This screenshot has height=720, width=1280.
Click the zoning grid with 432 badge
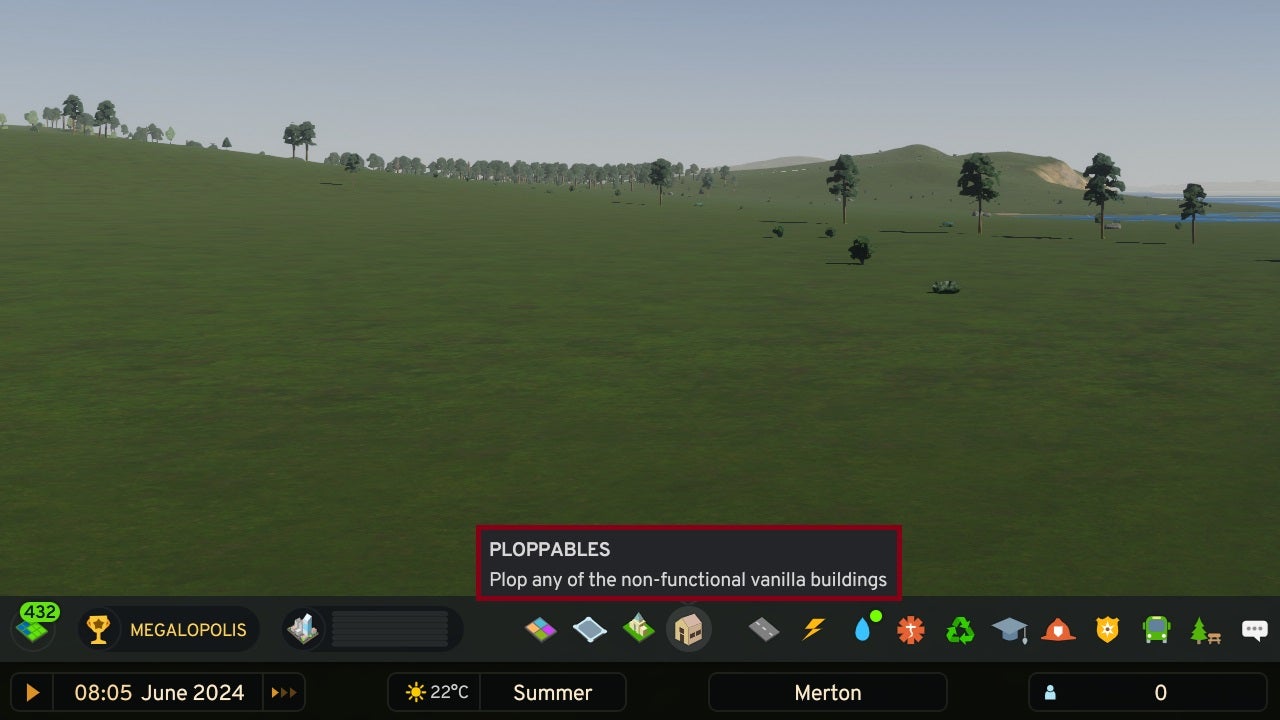click(33, 627)
